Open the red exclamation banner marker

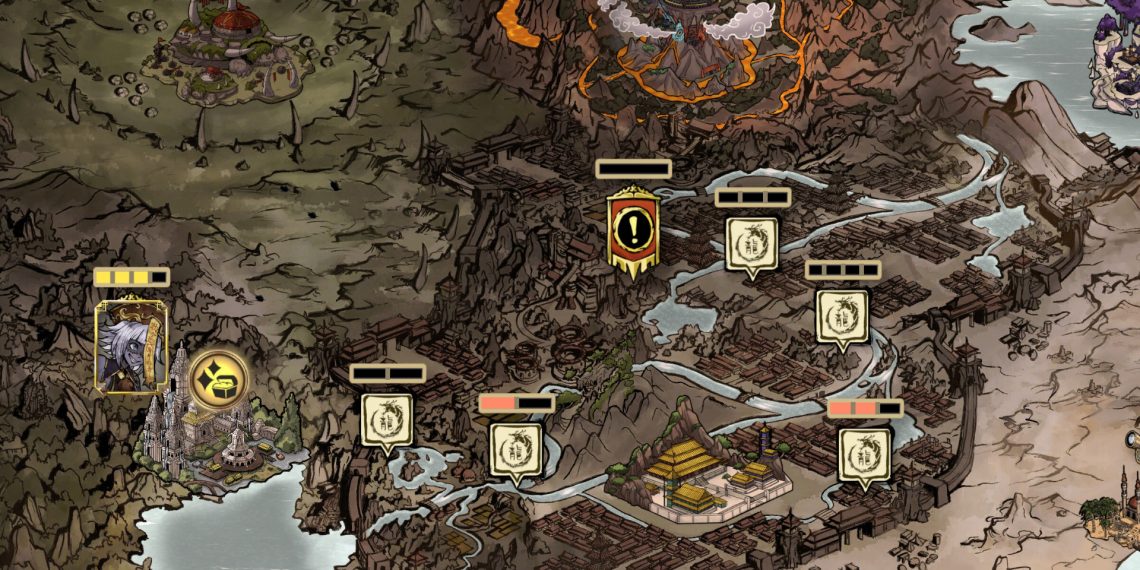coord(632,230)
